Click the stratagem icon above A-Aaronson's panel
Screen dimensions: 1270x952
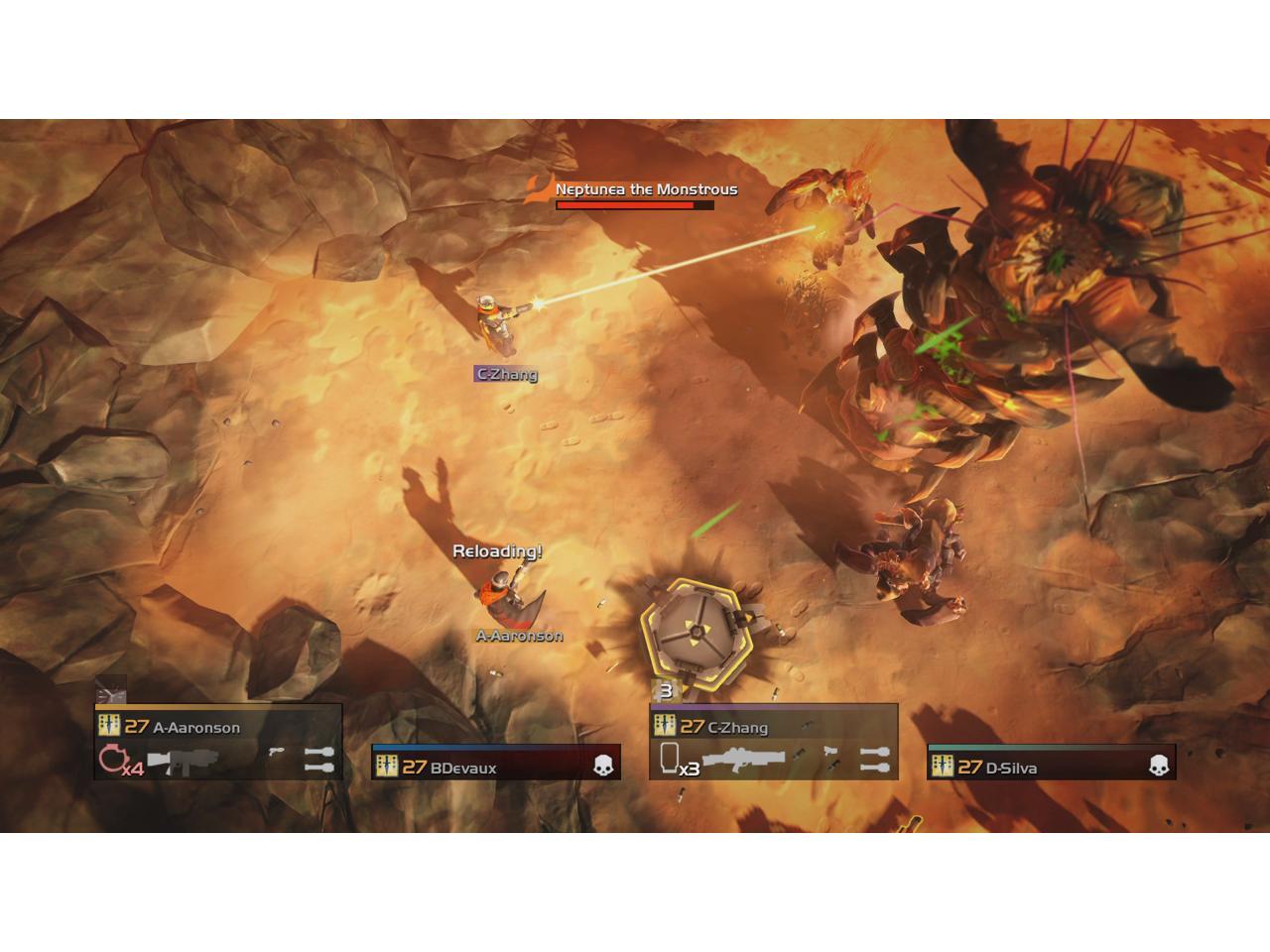(111, 690)
